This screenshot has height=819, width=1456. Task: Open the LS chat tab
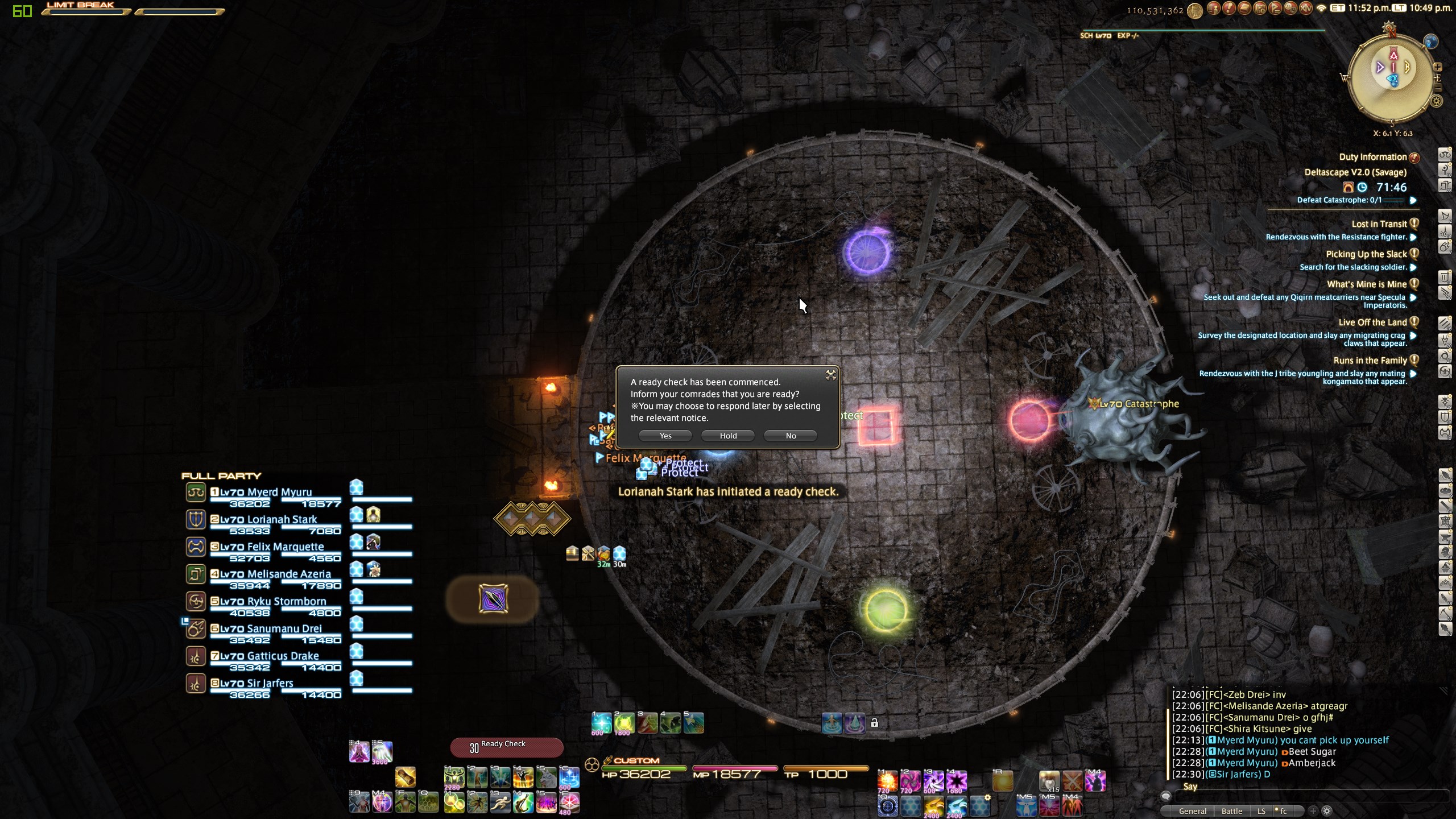coord(1261,811)
